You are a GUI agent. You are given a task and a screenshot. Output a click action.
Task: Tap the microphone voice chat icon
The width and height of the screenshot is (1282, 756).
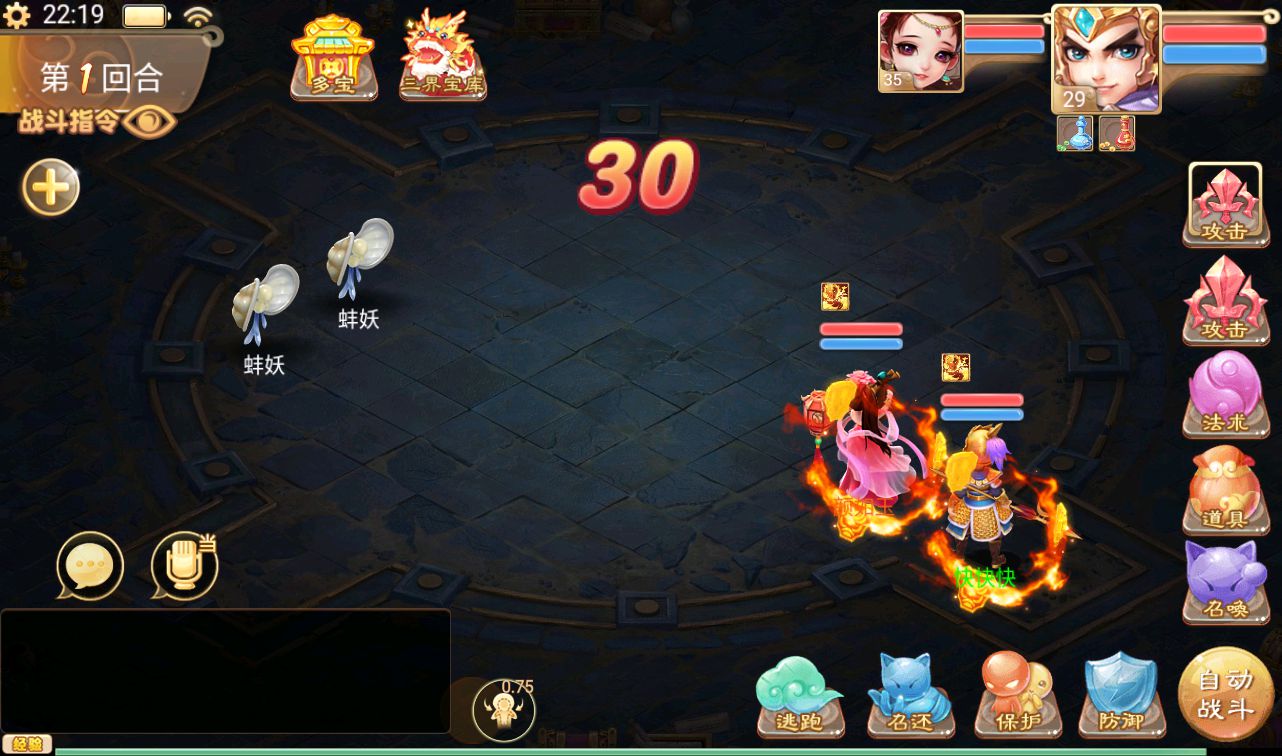184,566
